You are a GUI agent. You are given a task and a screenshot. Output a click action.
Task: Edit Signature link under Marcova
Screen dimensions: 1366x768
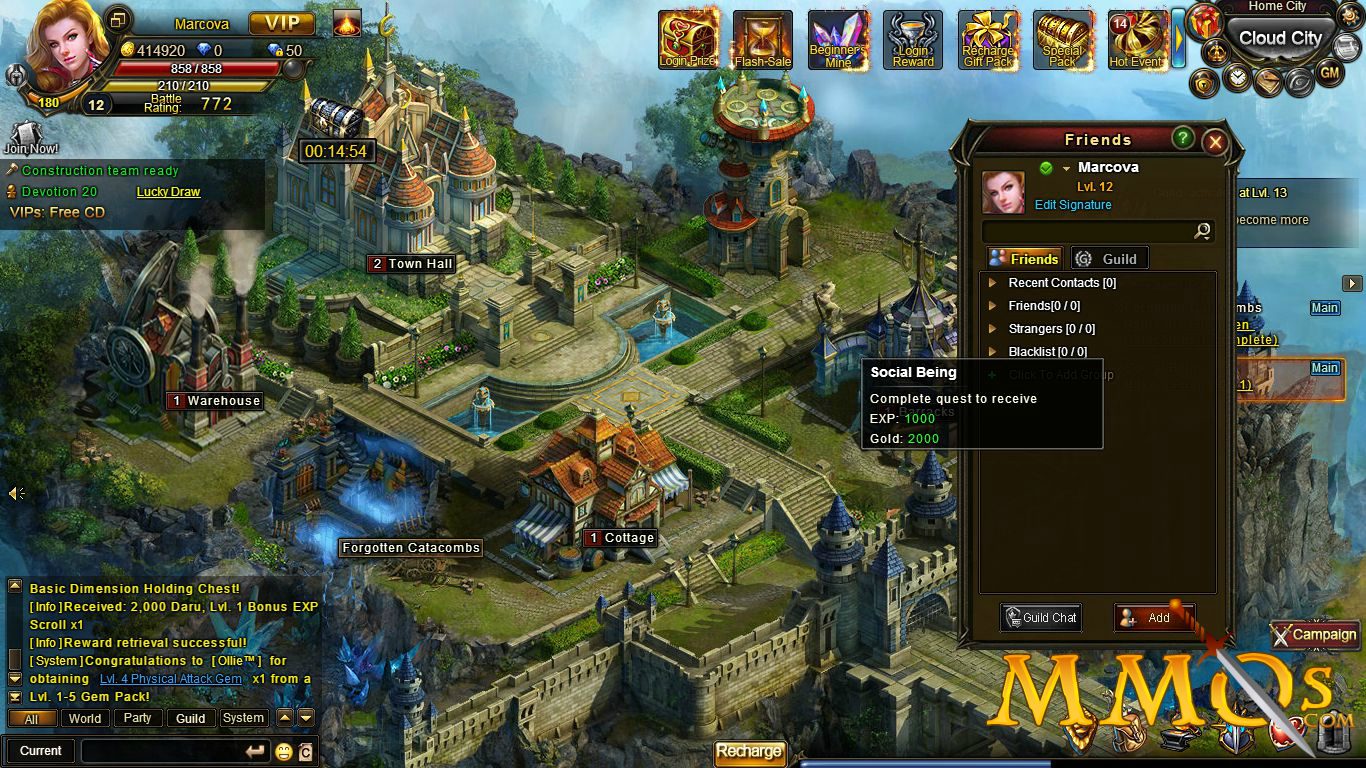[x=1073, y=205]
